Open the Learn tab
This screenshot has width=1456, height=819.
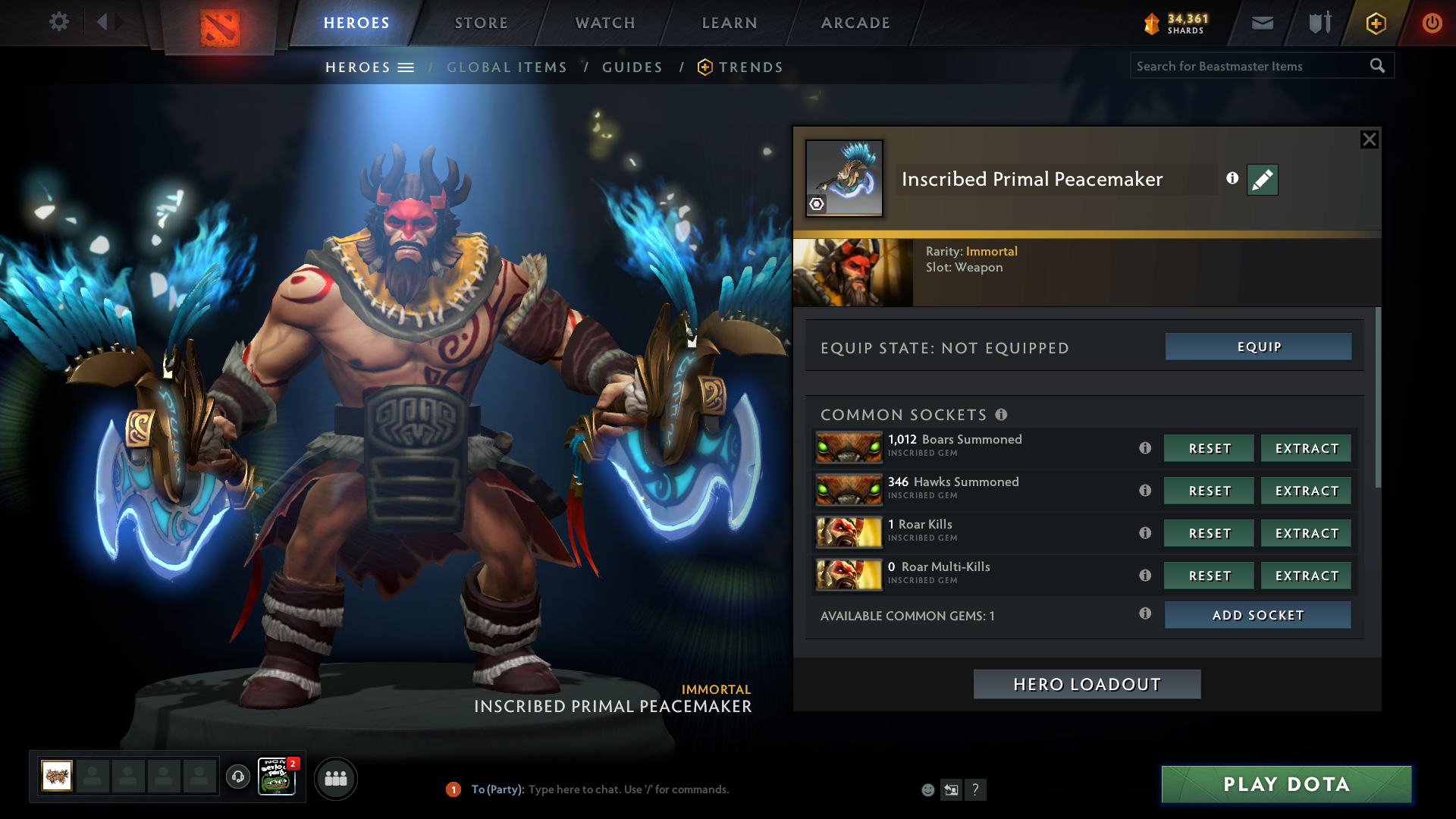pos(730,23)
